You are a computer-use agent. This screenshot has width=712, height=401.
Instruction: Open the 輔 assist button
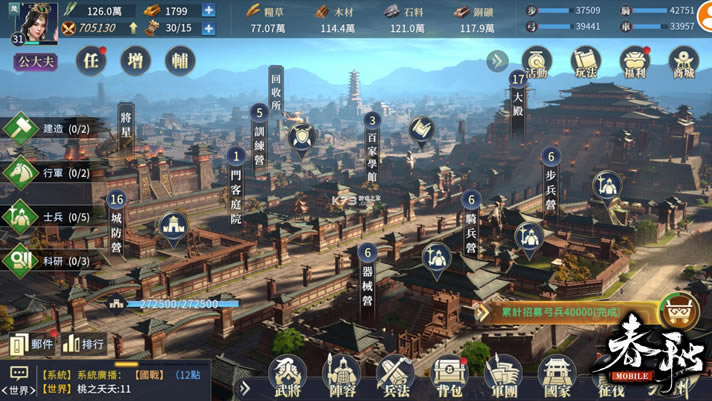click(179, 60)
